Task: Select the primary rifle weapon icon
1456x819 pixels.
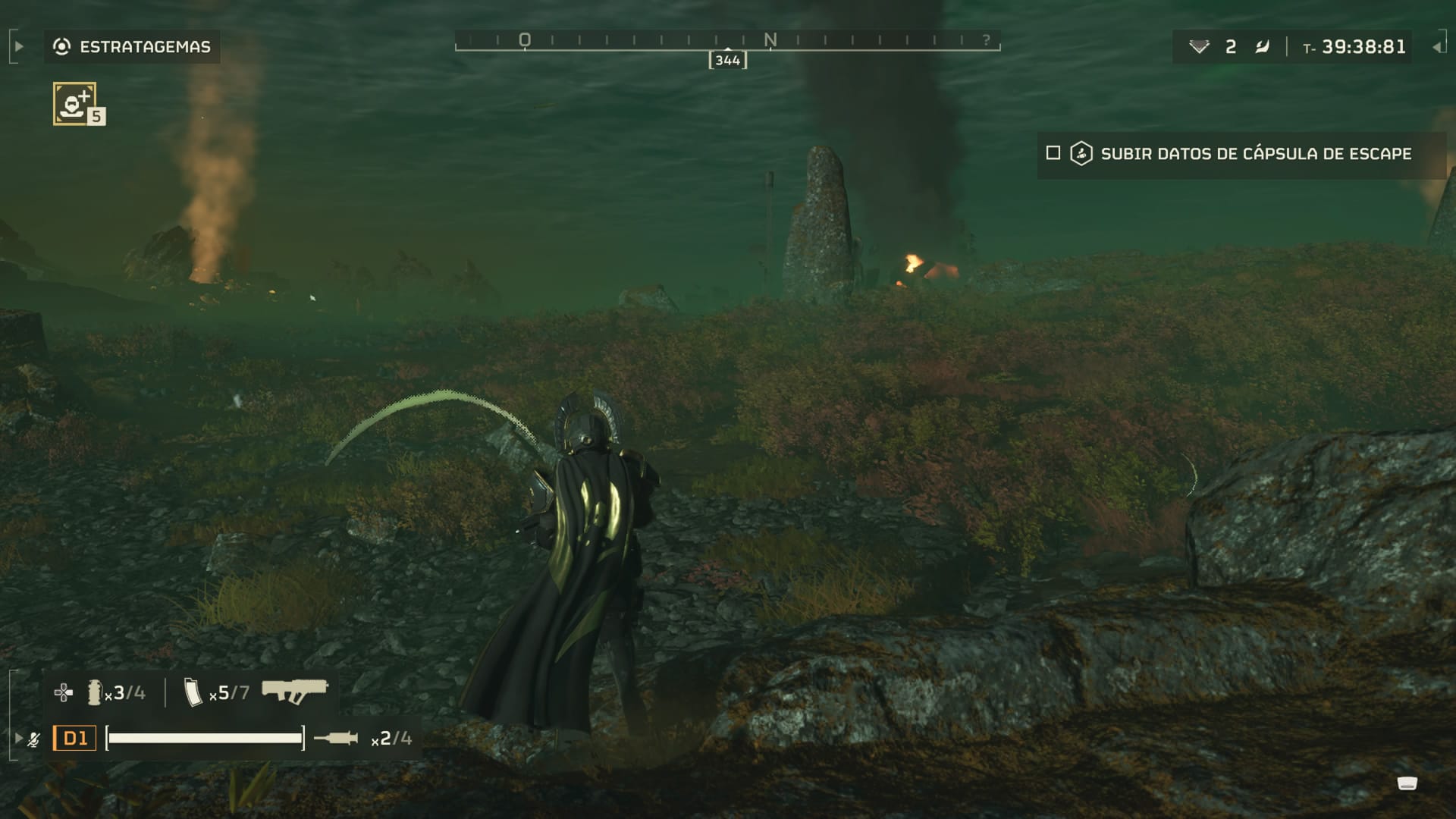Action: pos(294,691)
